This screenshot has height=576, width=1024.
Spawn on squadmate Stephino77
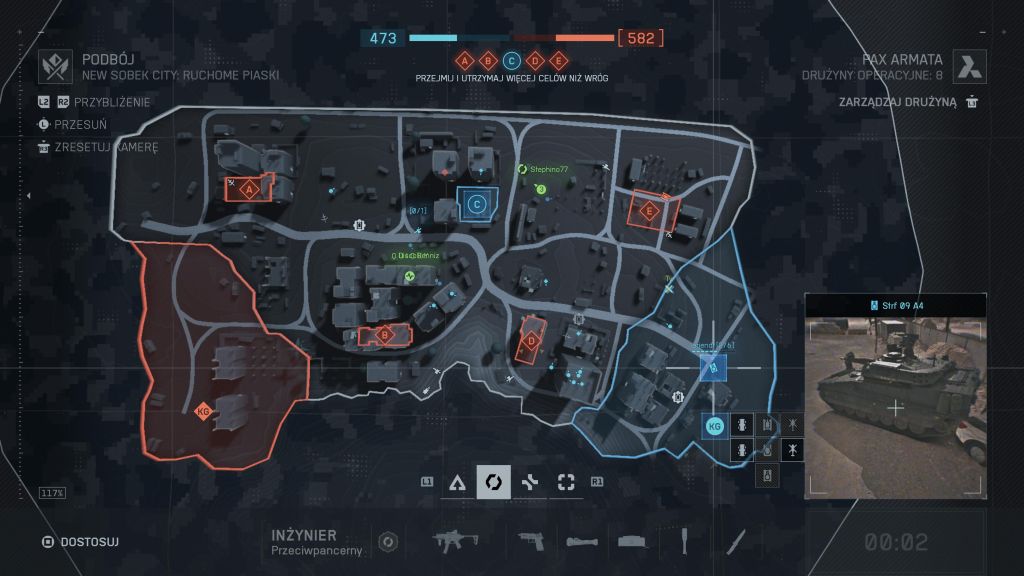coord(523,170)
